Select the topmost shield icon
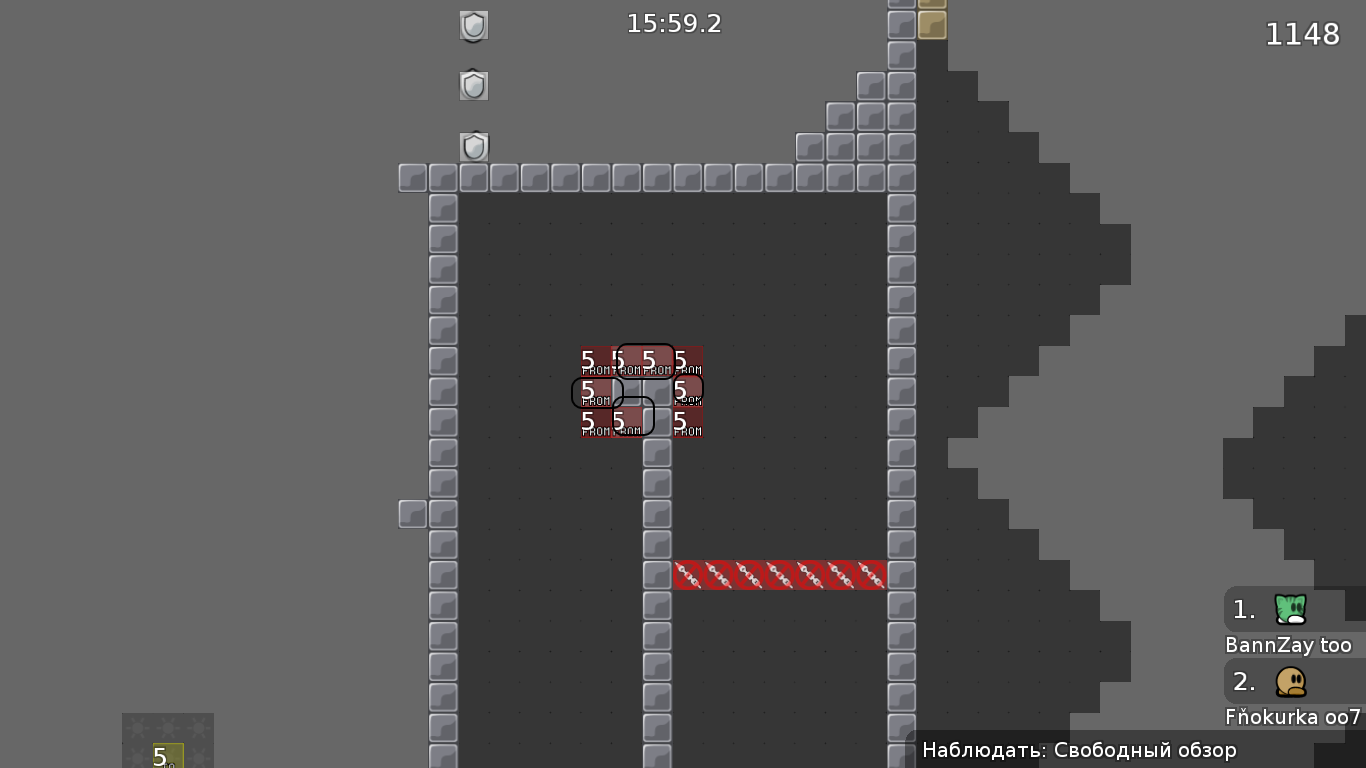The image size is (1366, 768). pyautogui.click(x=472, y=25)
